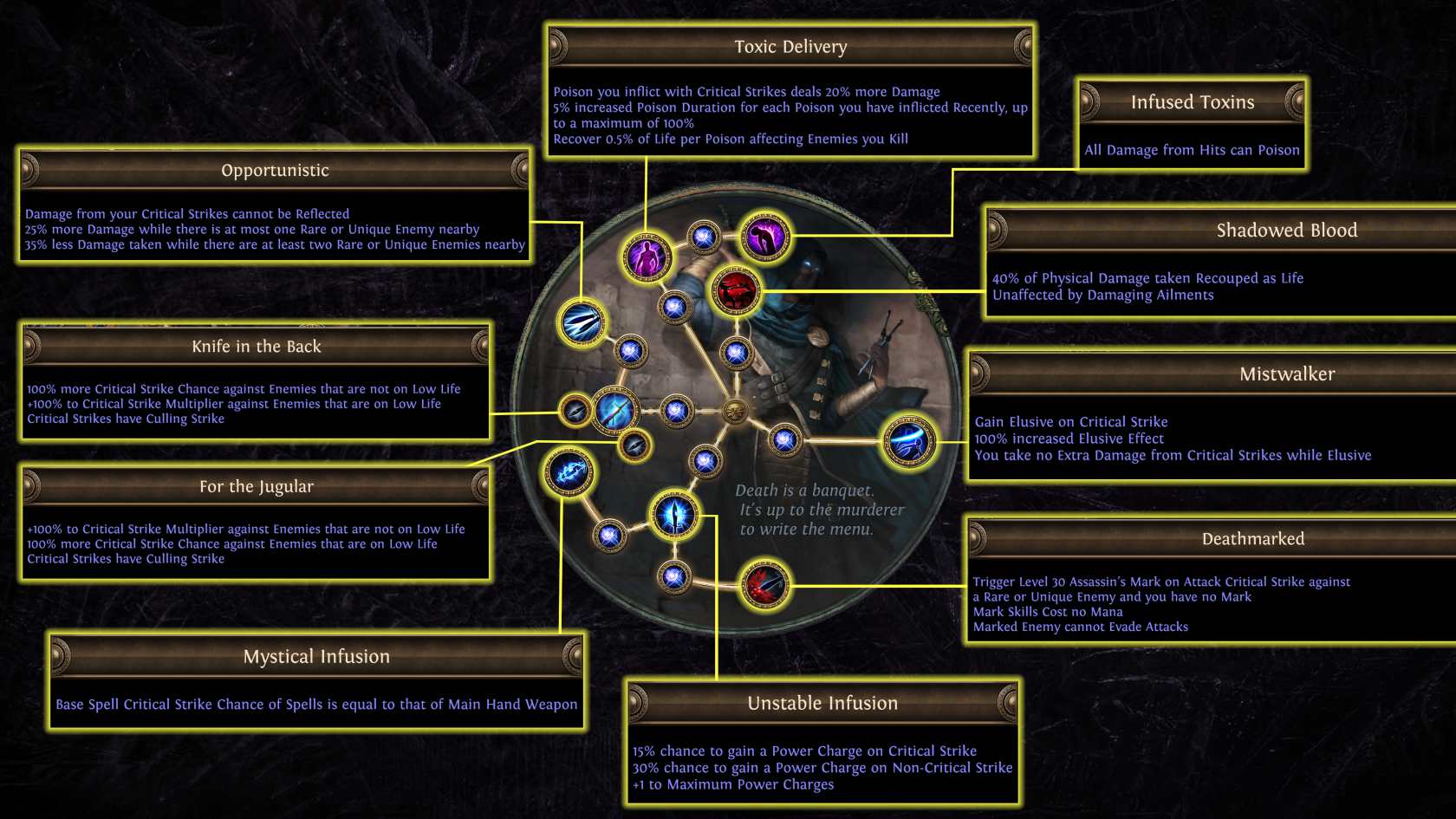
Task: Click the central ascendancy start node
Action: click(736, 410)
